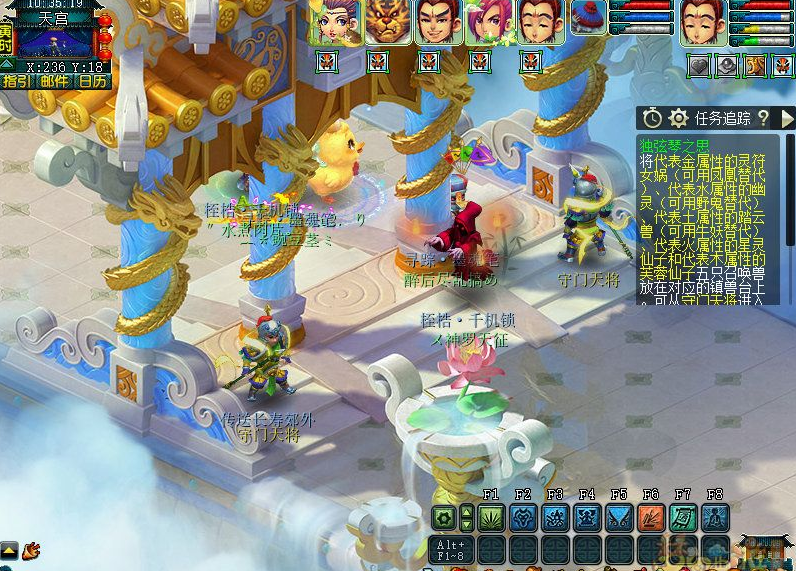Viewport: 796px width, 571px height.
Task: Activate the F1 green leaf skill
Action: [x=491, y=518]
